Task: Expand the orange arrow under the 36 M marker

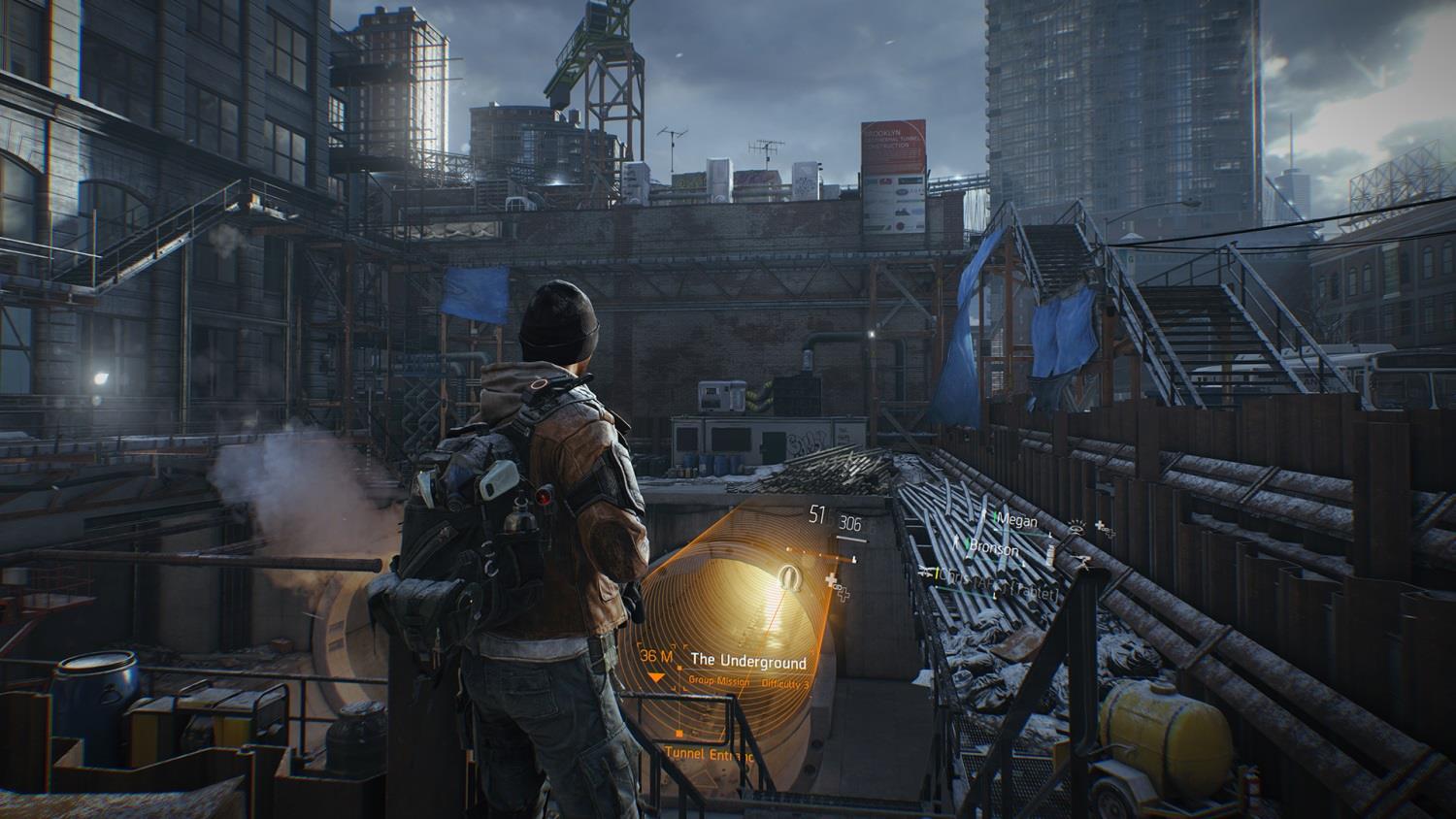Action: click(x=657, y=678)
